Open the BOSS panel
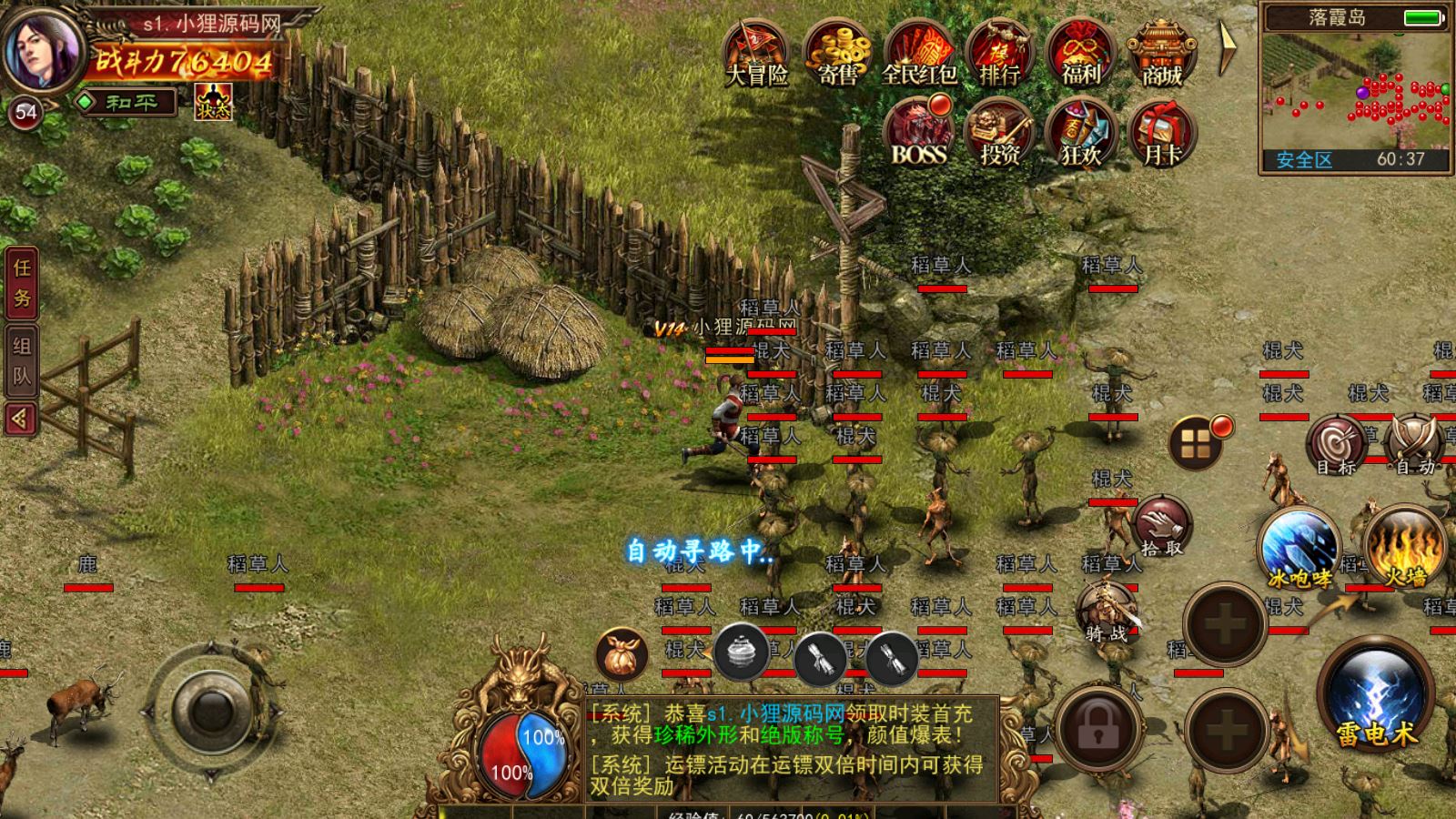This screenshot has width=1456, height=819. coord(919,133)
